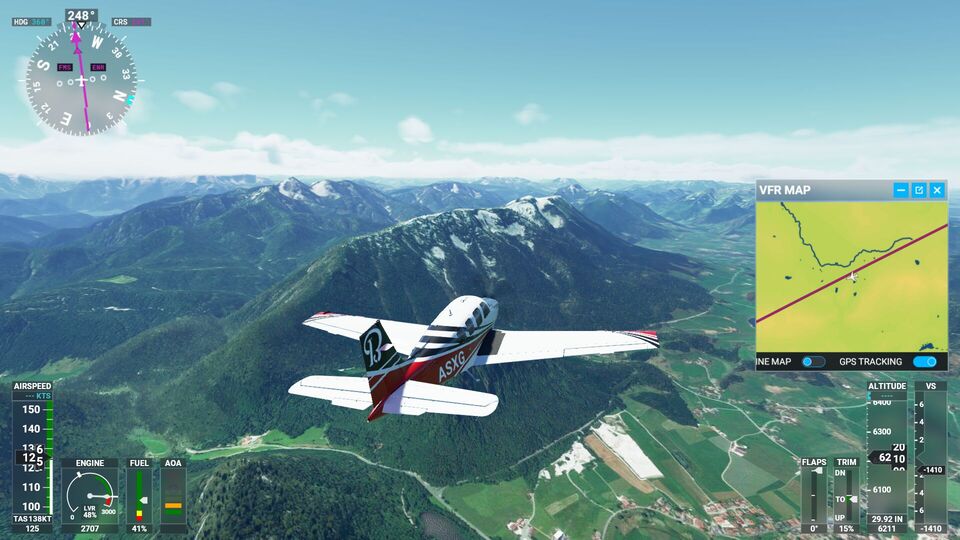Screen dimensions: 960x540
Task: Toggle the Bing Map switch
Action: click(813, 362)
